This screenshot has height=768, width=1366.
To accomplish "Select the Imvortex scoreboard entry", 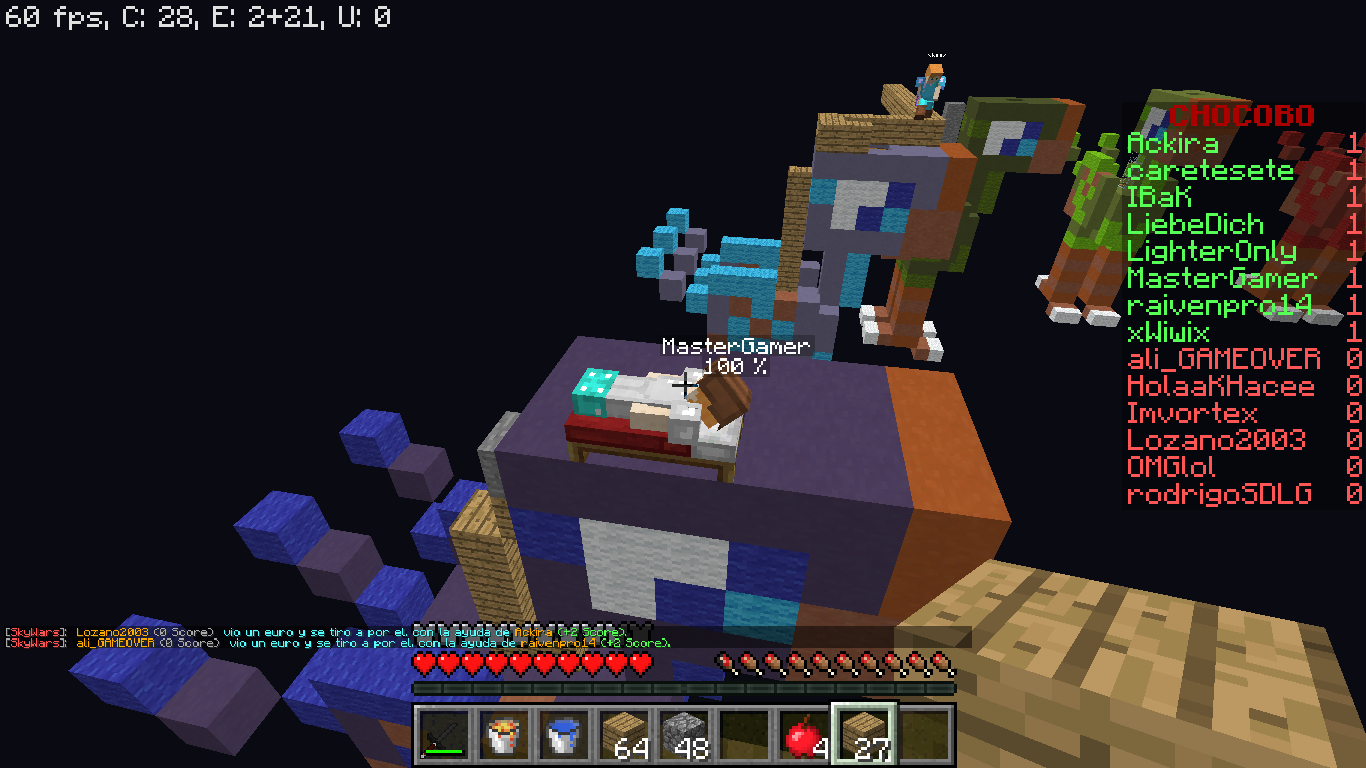I will (x=1192, y=413).
